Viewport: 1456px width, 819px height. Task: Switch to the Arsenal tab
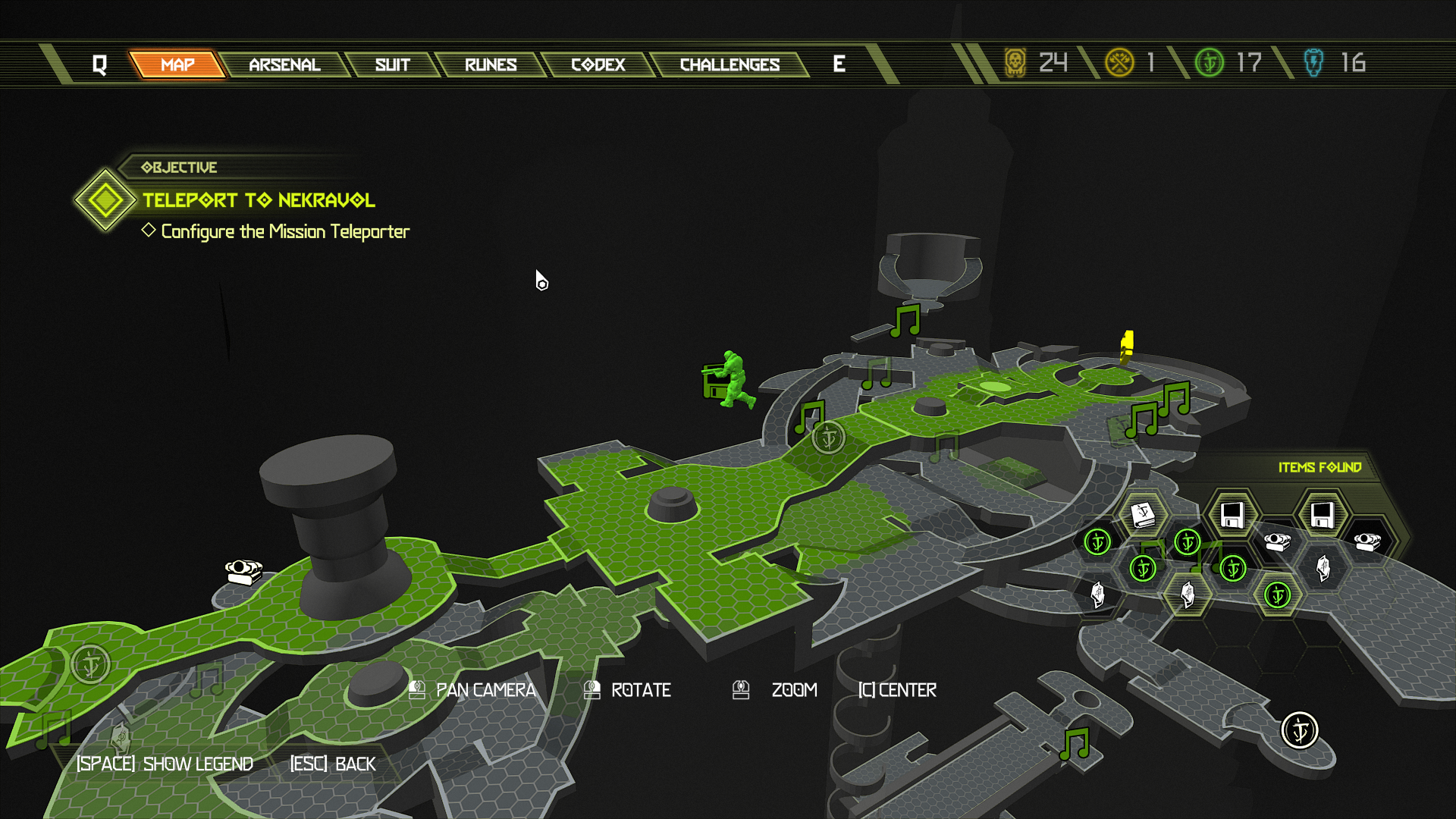(x=284, y=64)
